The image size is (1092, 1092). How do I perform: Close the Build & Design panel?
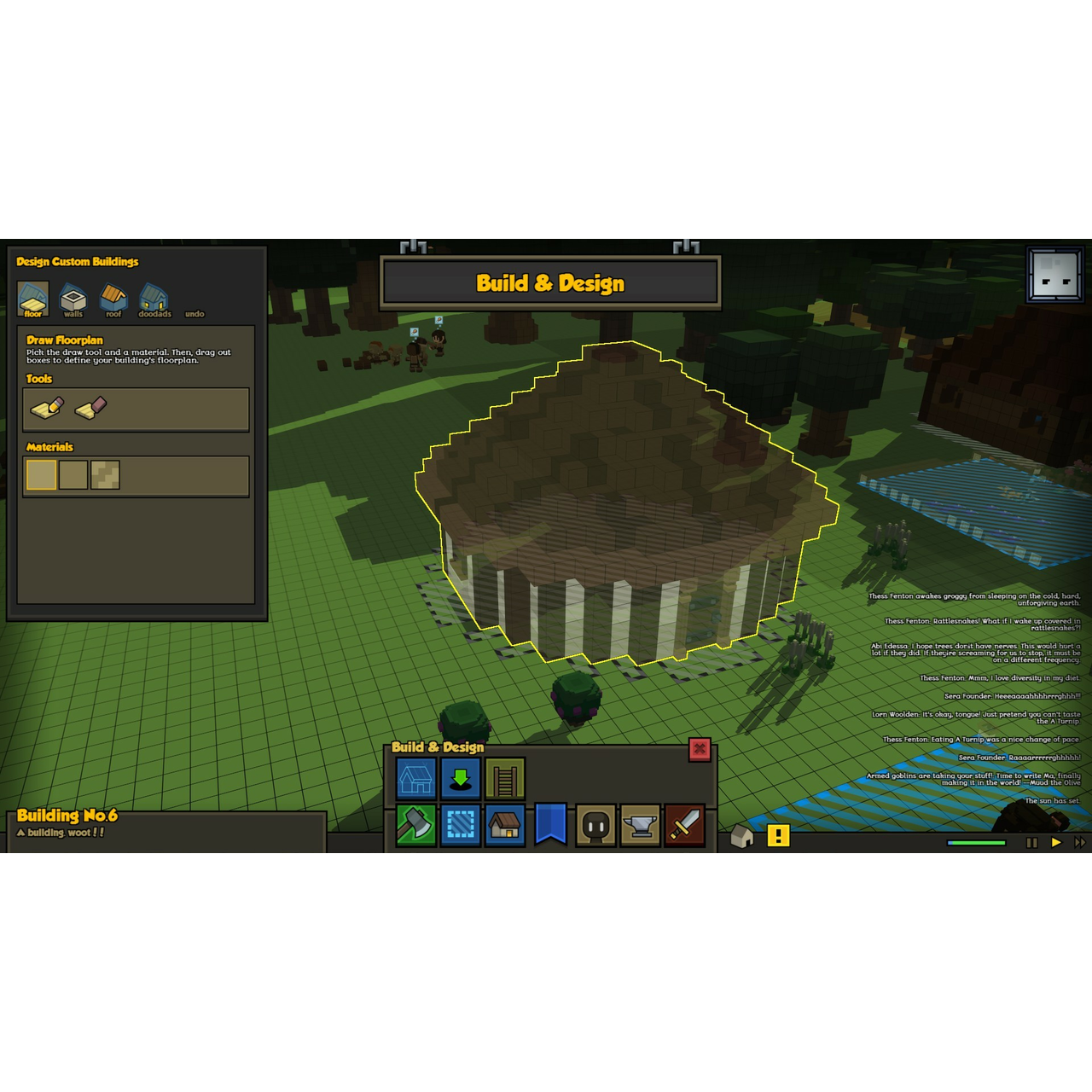700,749
